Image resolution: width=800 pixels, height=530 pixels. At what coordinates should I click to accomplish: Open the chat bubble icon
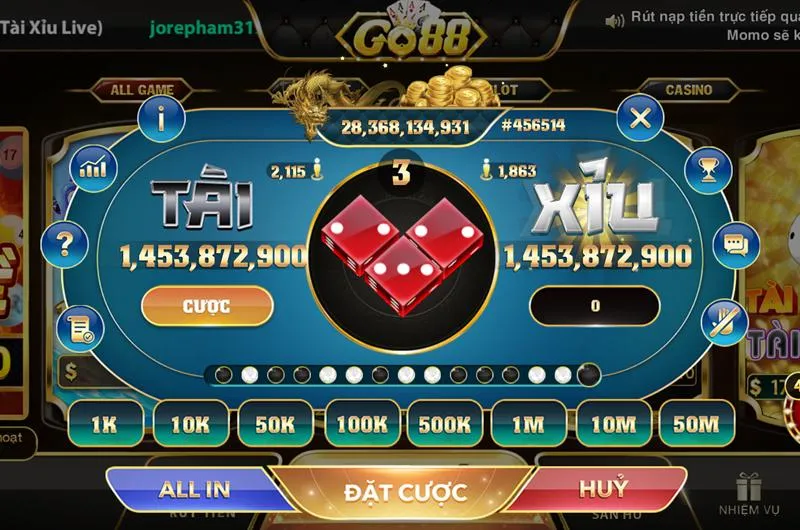pos(736,244)
